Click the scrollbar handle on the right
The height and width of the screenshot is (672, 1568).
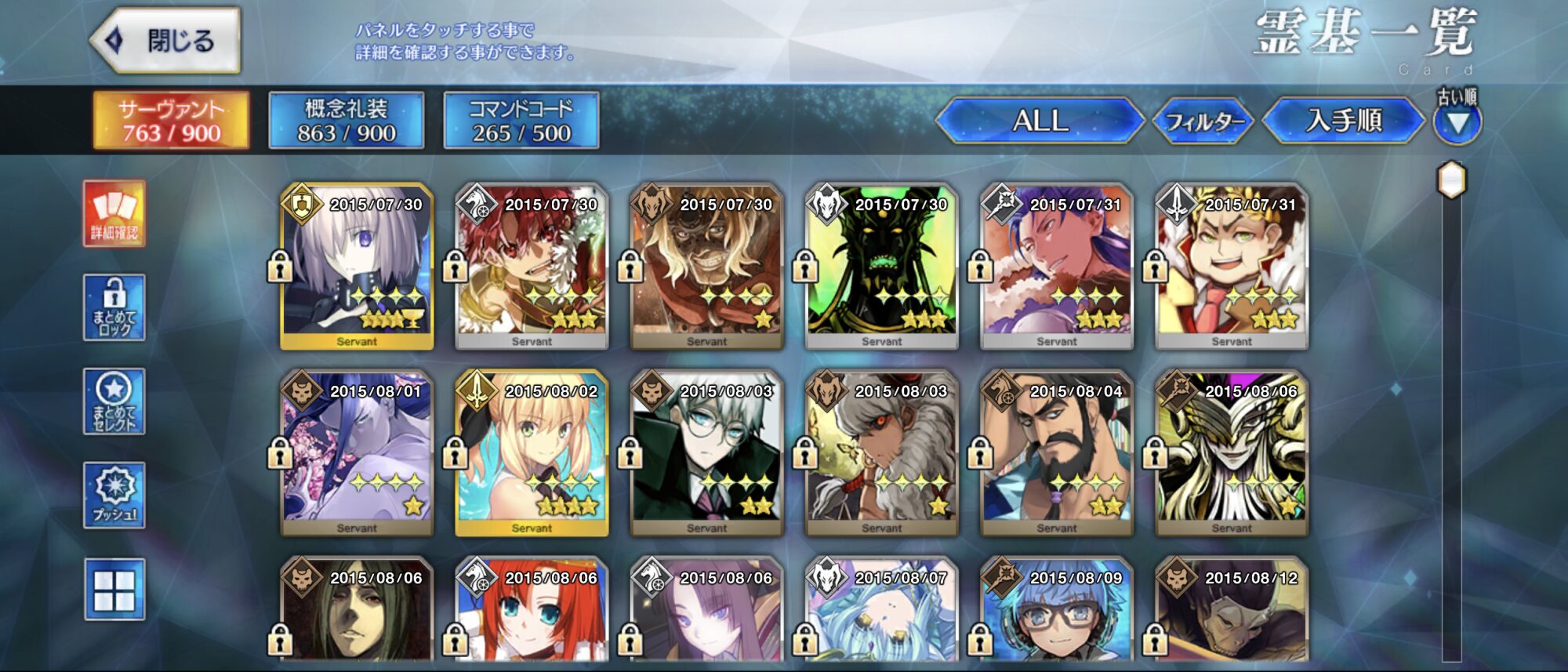pyautogui.click(x=1451, y=180)
